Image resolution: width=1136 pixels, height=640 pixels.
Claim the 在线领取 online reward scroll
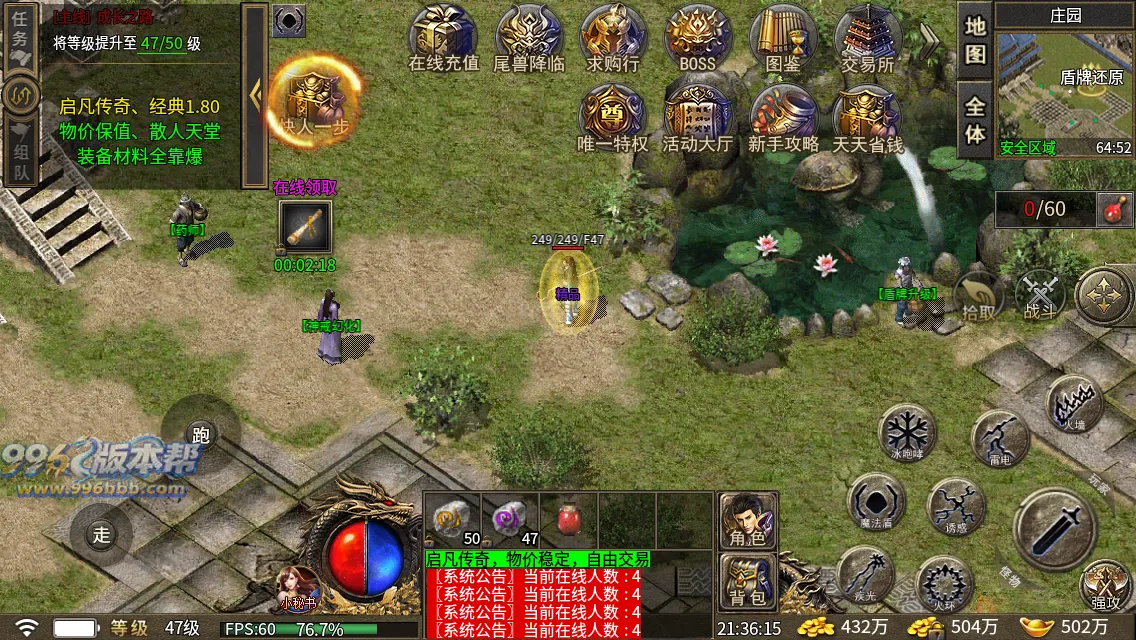tap(305, 227)
